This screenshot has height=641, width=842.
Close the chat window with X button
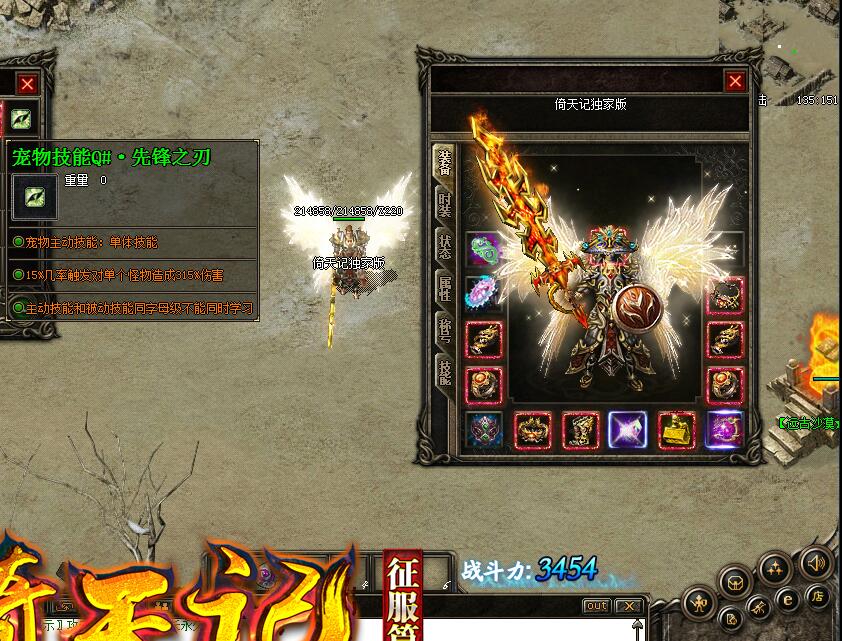[x=628, y=606]
